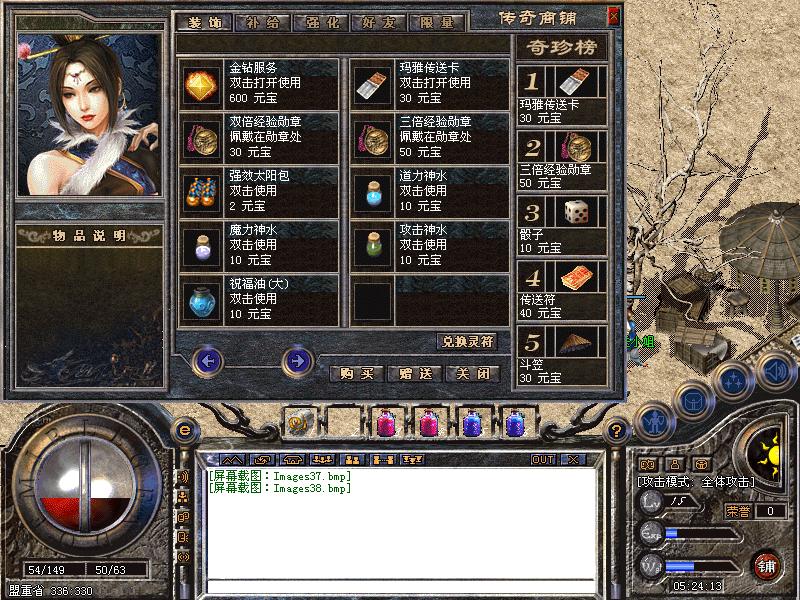Go to the previous shop page arrow
The height and width of the screenshot is (600, 800).
coord(207,360)
